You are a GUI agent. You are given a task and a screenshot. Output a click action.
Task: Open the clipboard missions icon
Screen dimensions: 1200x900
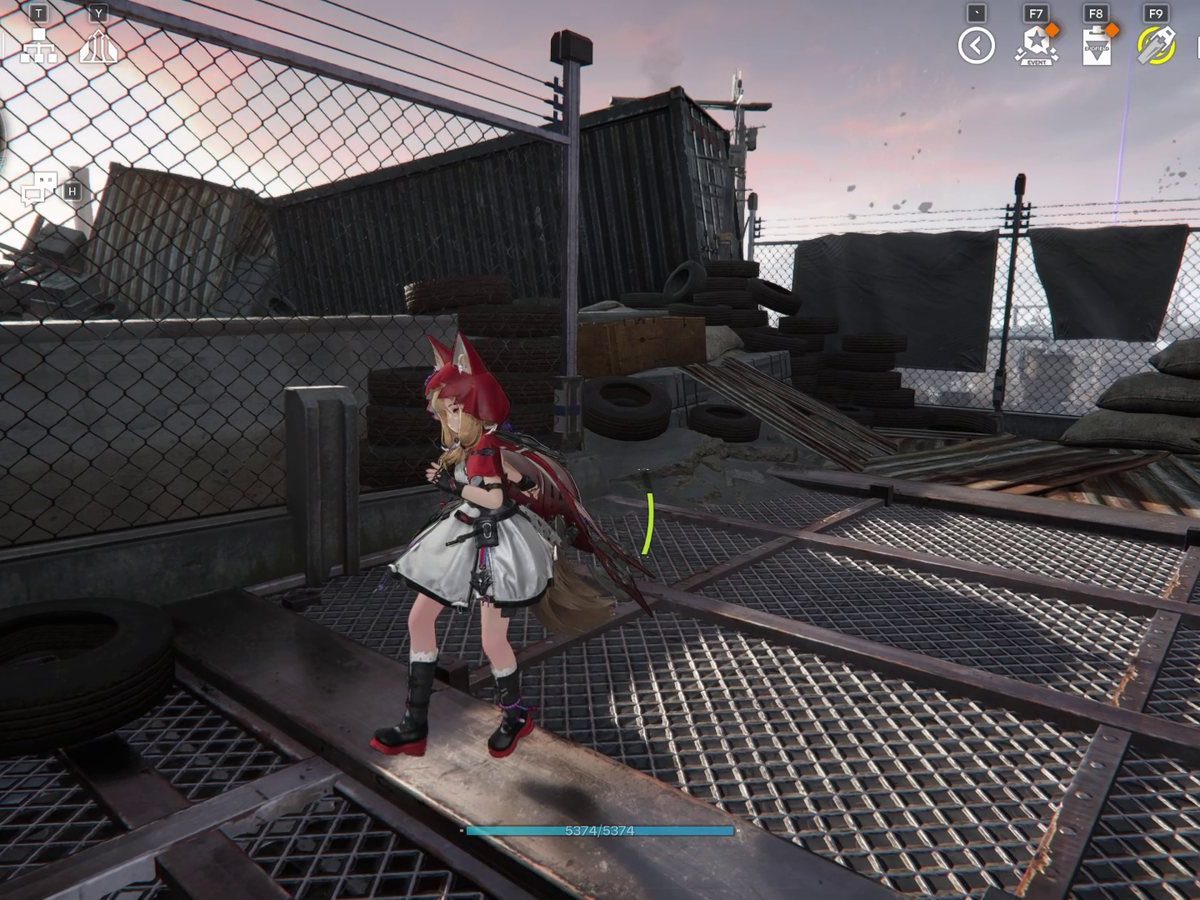[1096, 47]
